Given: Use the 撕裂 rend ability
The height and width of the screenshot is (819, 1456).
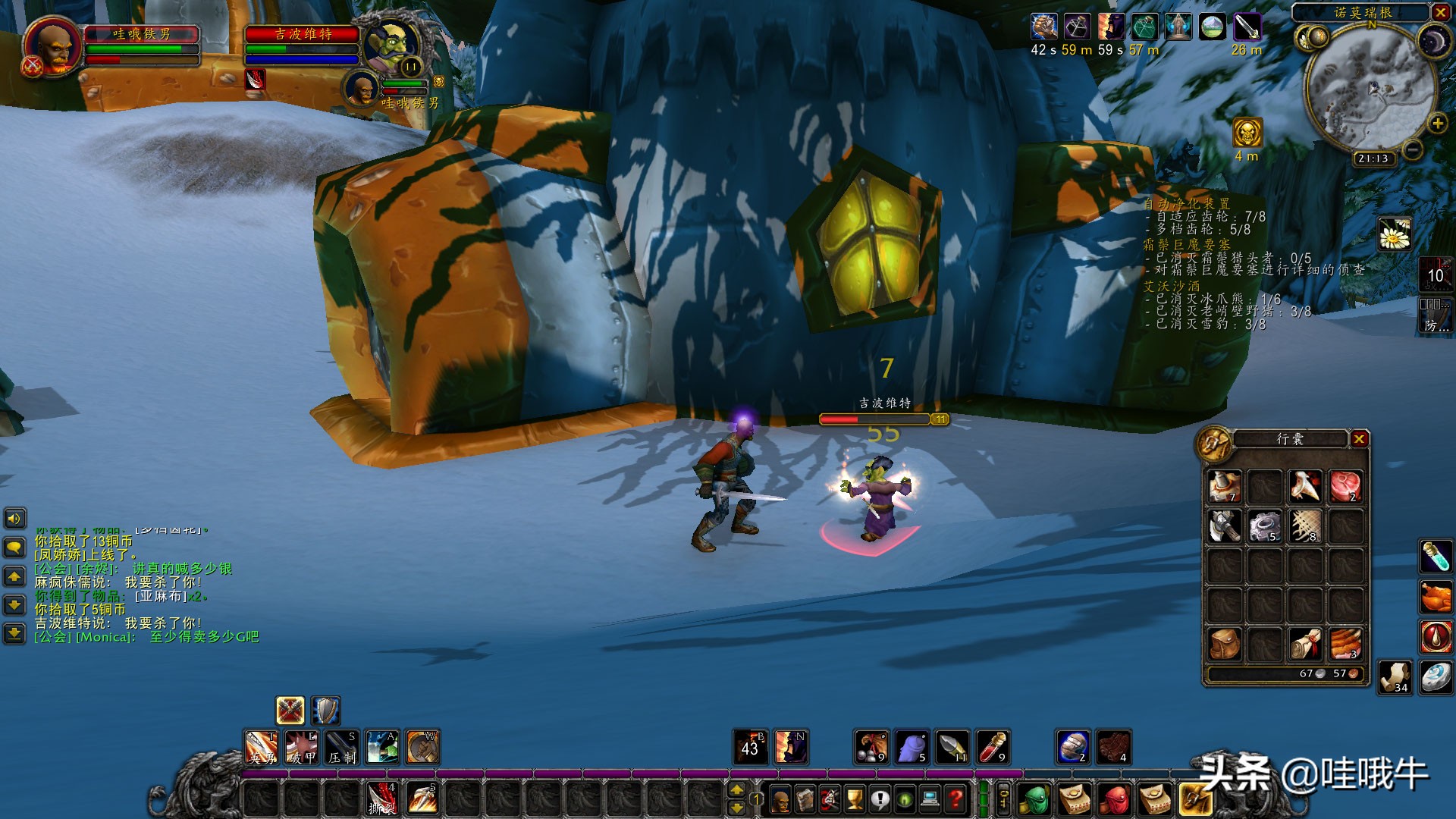Looking at the screenshot, I should [381, 798].
